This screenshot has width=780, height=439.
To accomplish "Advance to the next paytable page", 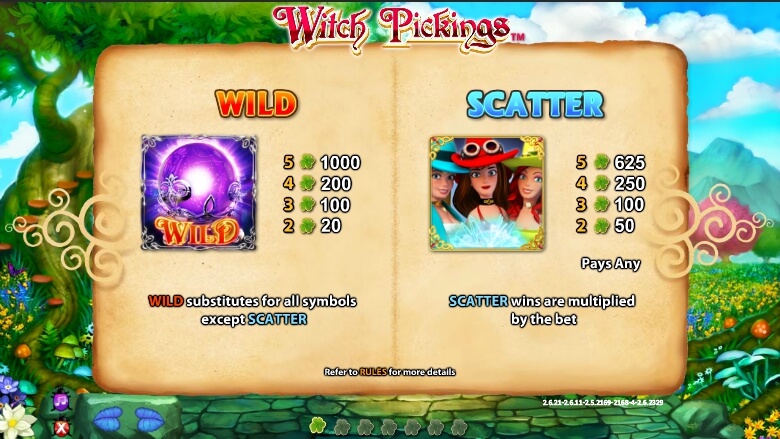I will point(149,416).
